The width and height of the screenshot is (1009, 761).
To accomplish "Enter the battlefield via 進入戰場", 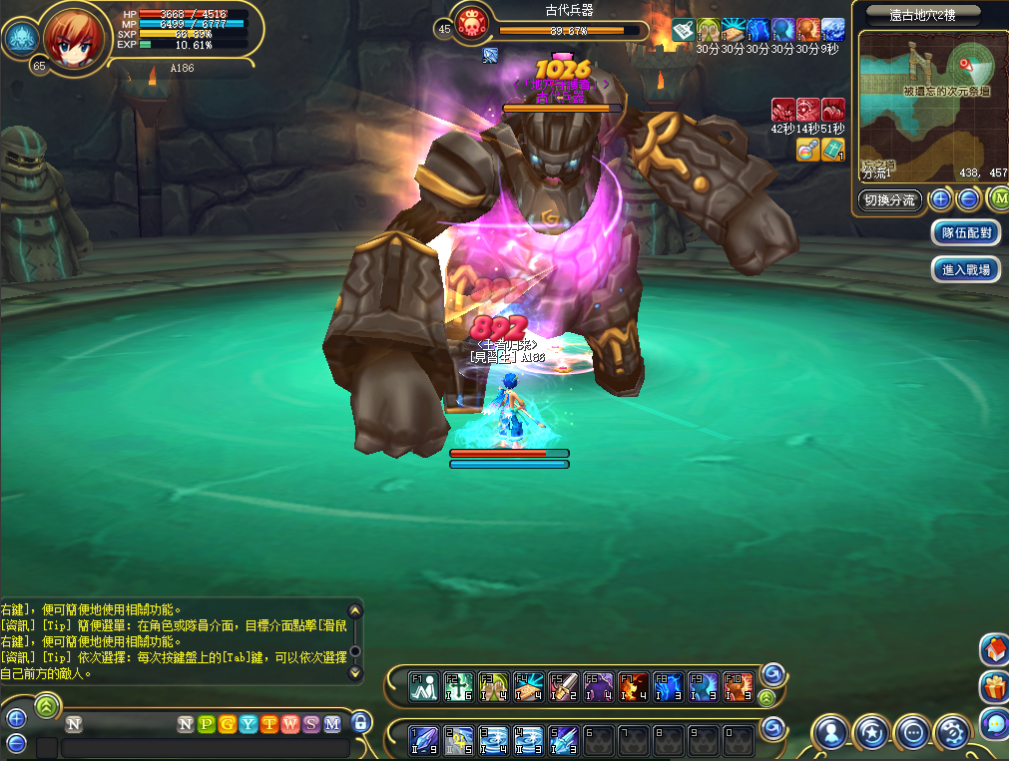I will 966,269.
